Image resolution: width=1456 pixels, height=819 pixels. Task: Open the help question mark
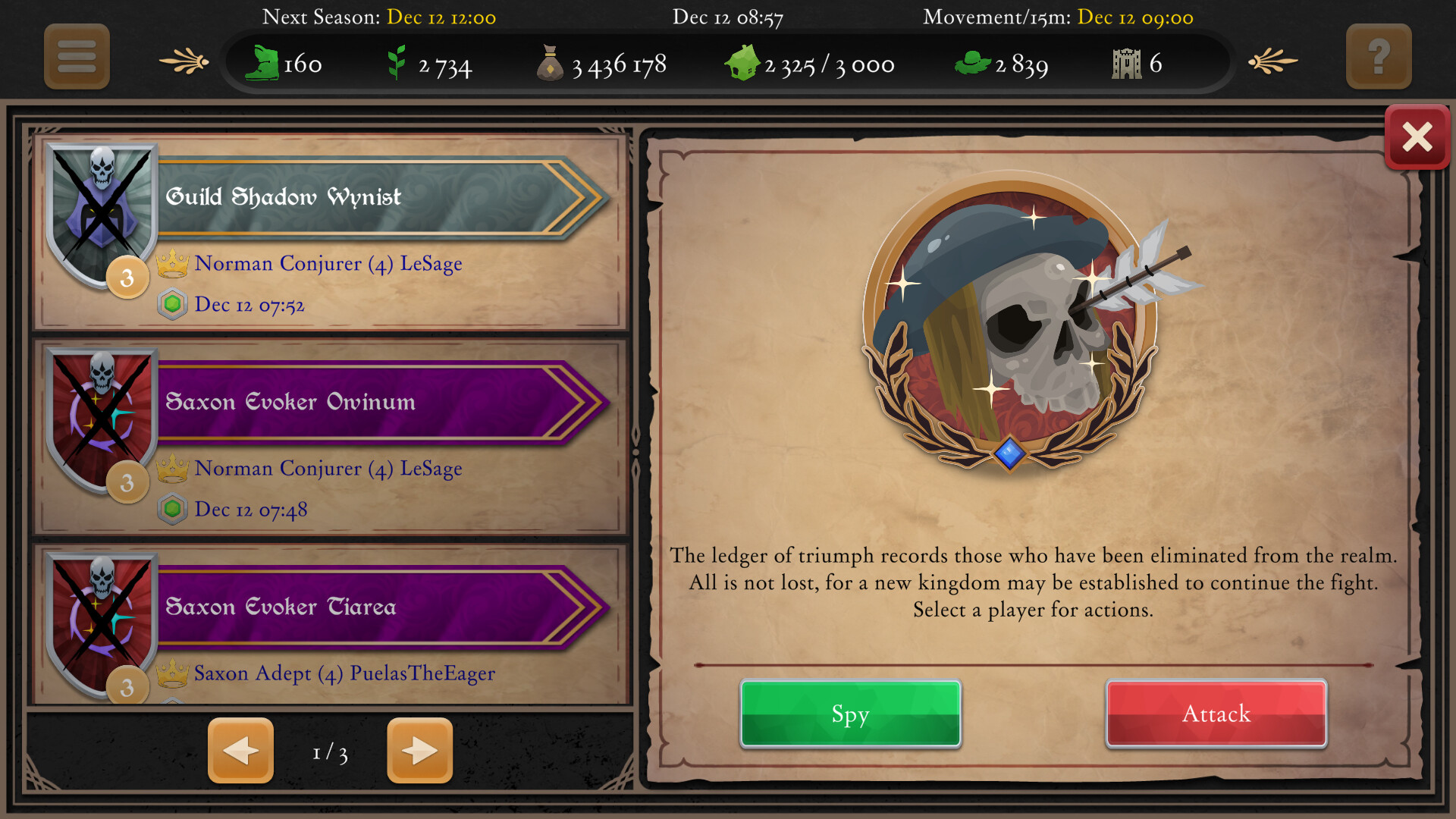tap(1379, 57)
